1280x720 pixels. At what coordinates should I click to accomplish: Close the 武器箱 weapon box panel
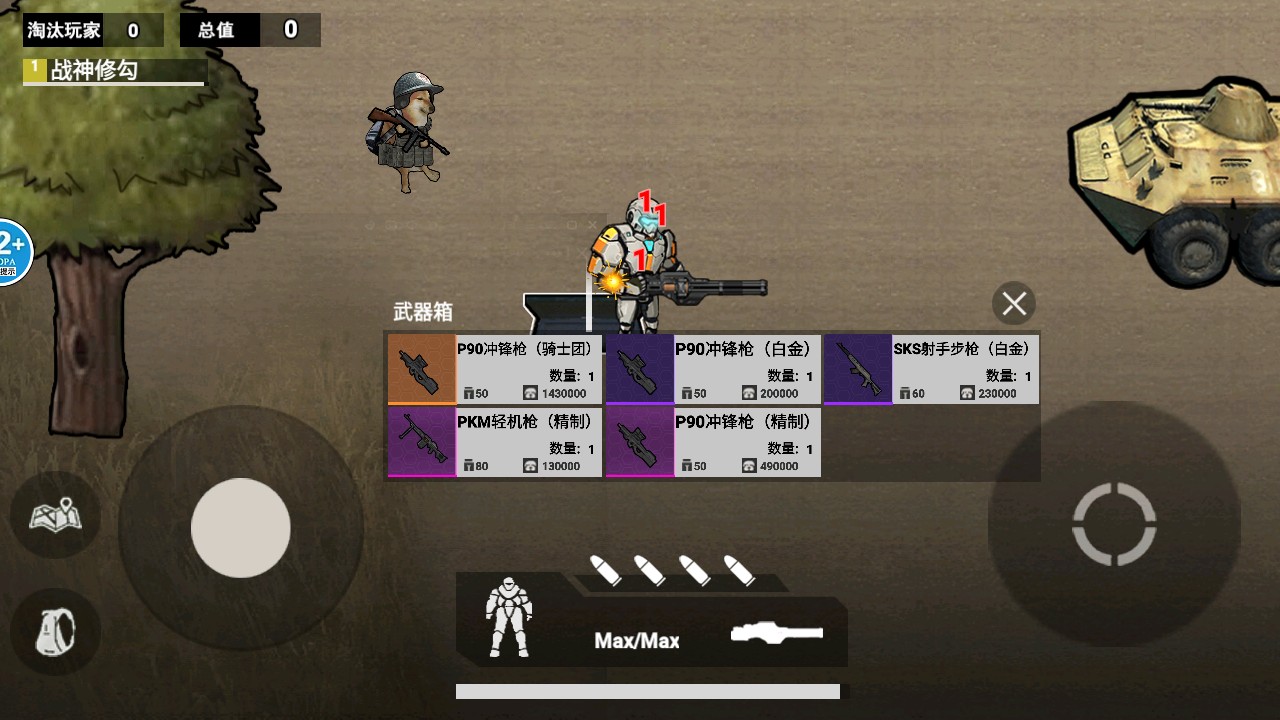click(1013, 303)
